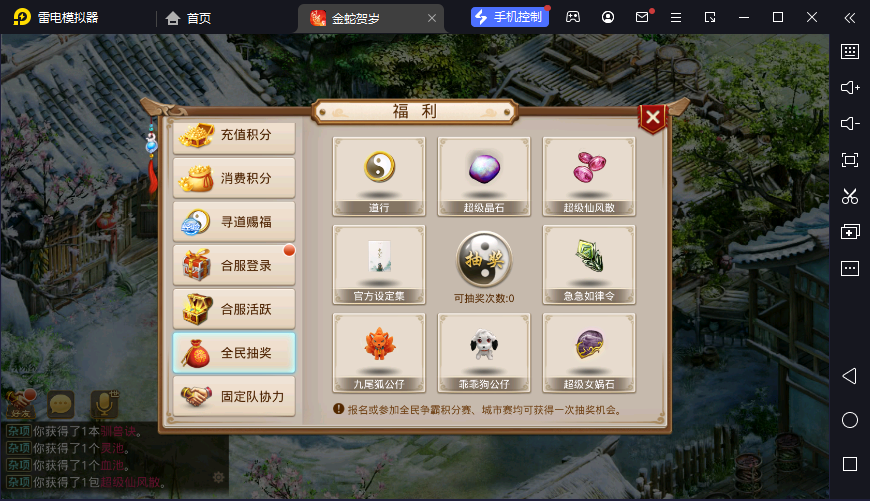The image size is (870, 501).
Task: Switch to the 消费积分 tab
Action: 234,178
